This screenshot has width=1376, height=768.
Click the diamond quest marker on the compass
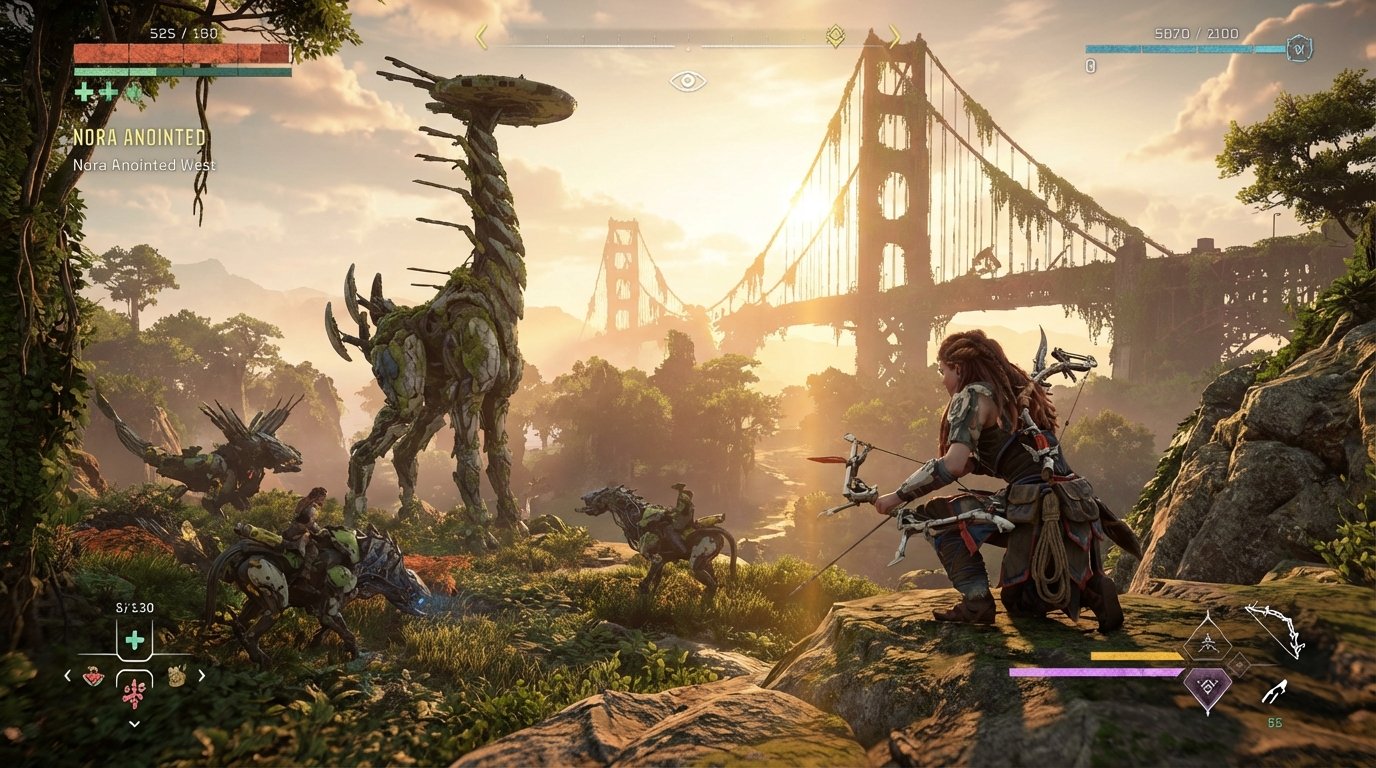click(x=836, y=33)
